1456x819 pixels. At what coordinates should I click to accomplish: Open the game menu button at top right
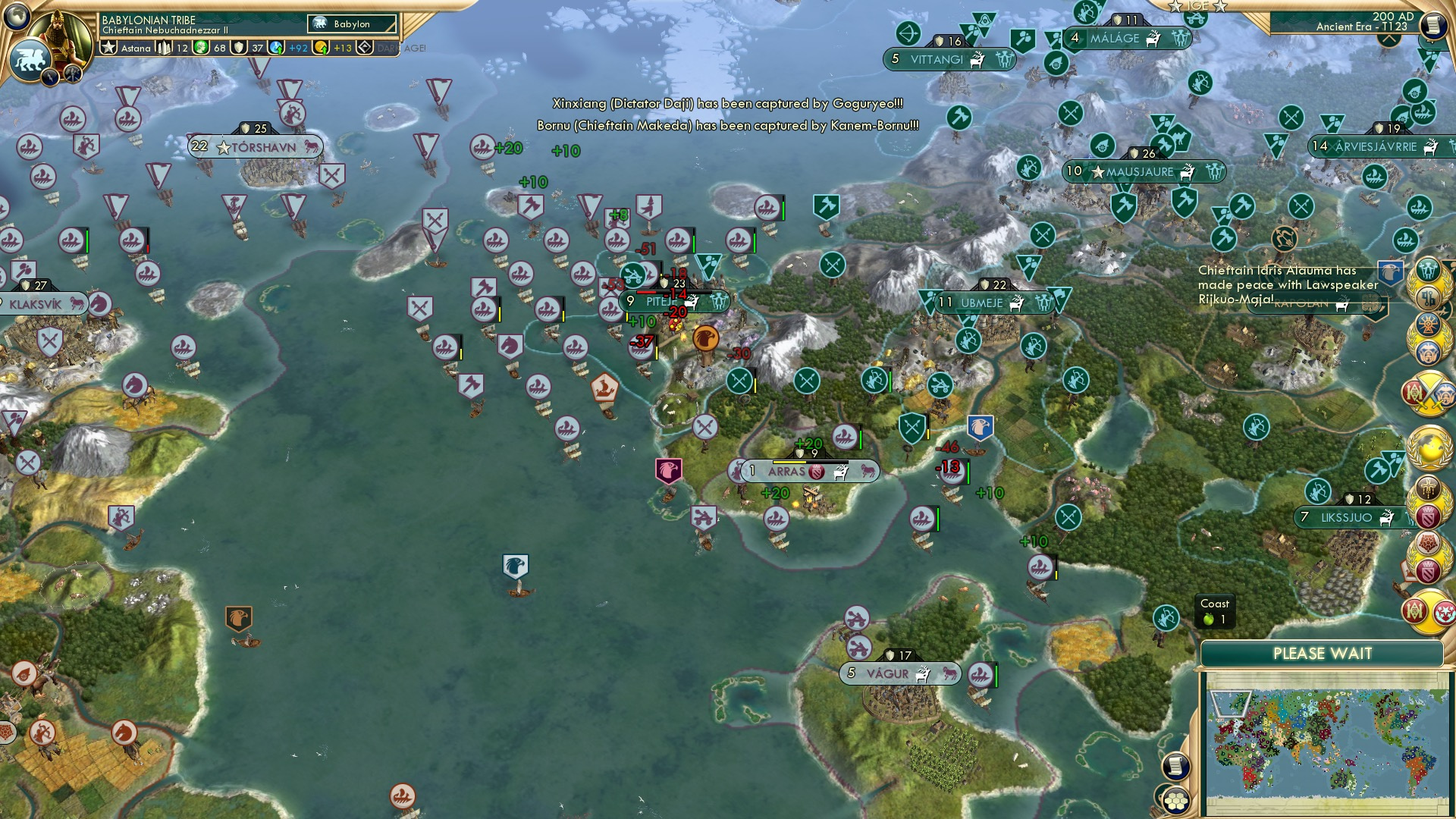tap(1436, 23)
